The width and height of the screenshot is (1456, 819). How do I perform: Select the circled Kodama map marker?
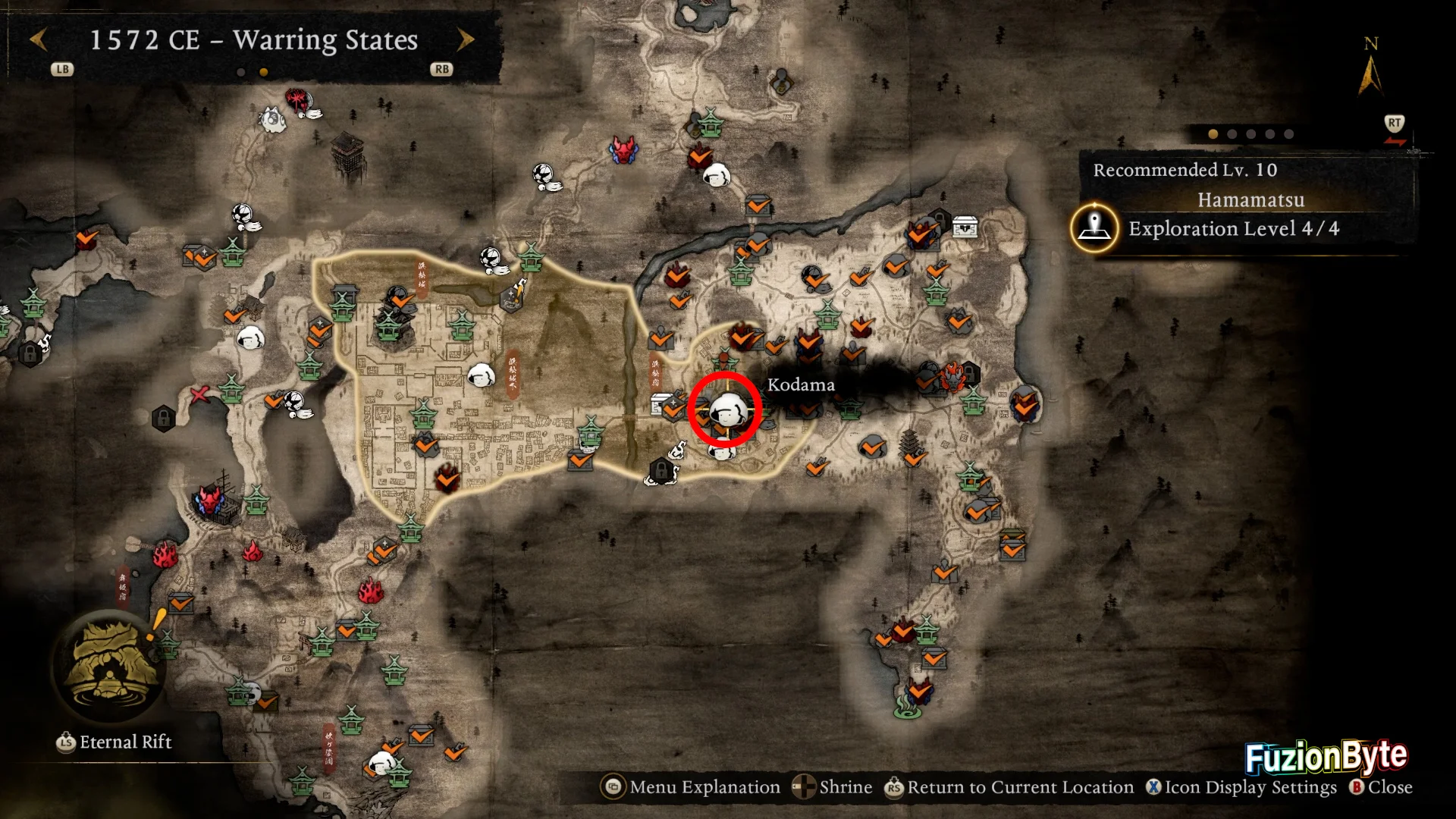pyautogui.click(x=726, y=409)
